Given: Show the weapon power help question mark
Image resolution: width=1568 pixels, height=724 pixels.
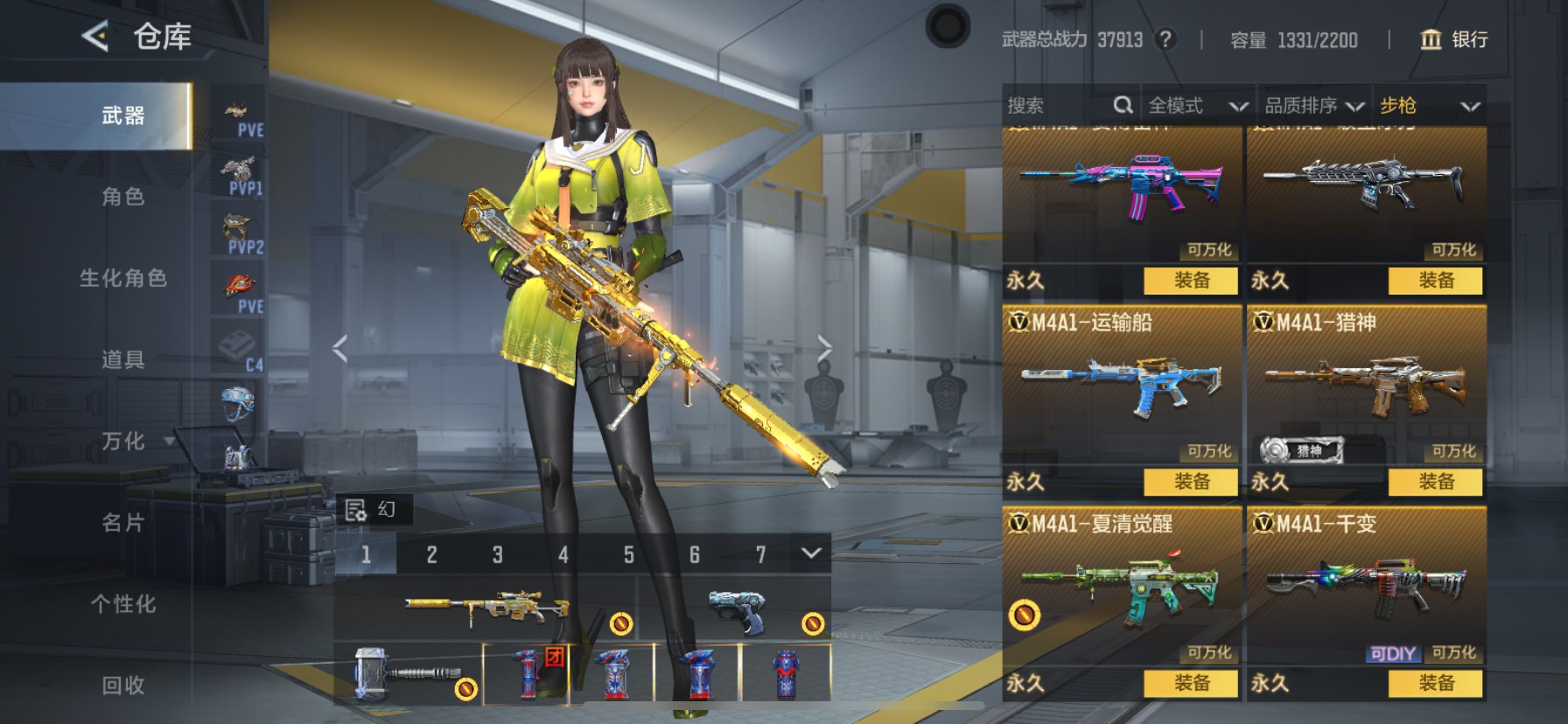Looking at the screenshot, I should [1165, 39].
